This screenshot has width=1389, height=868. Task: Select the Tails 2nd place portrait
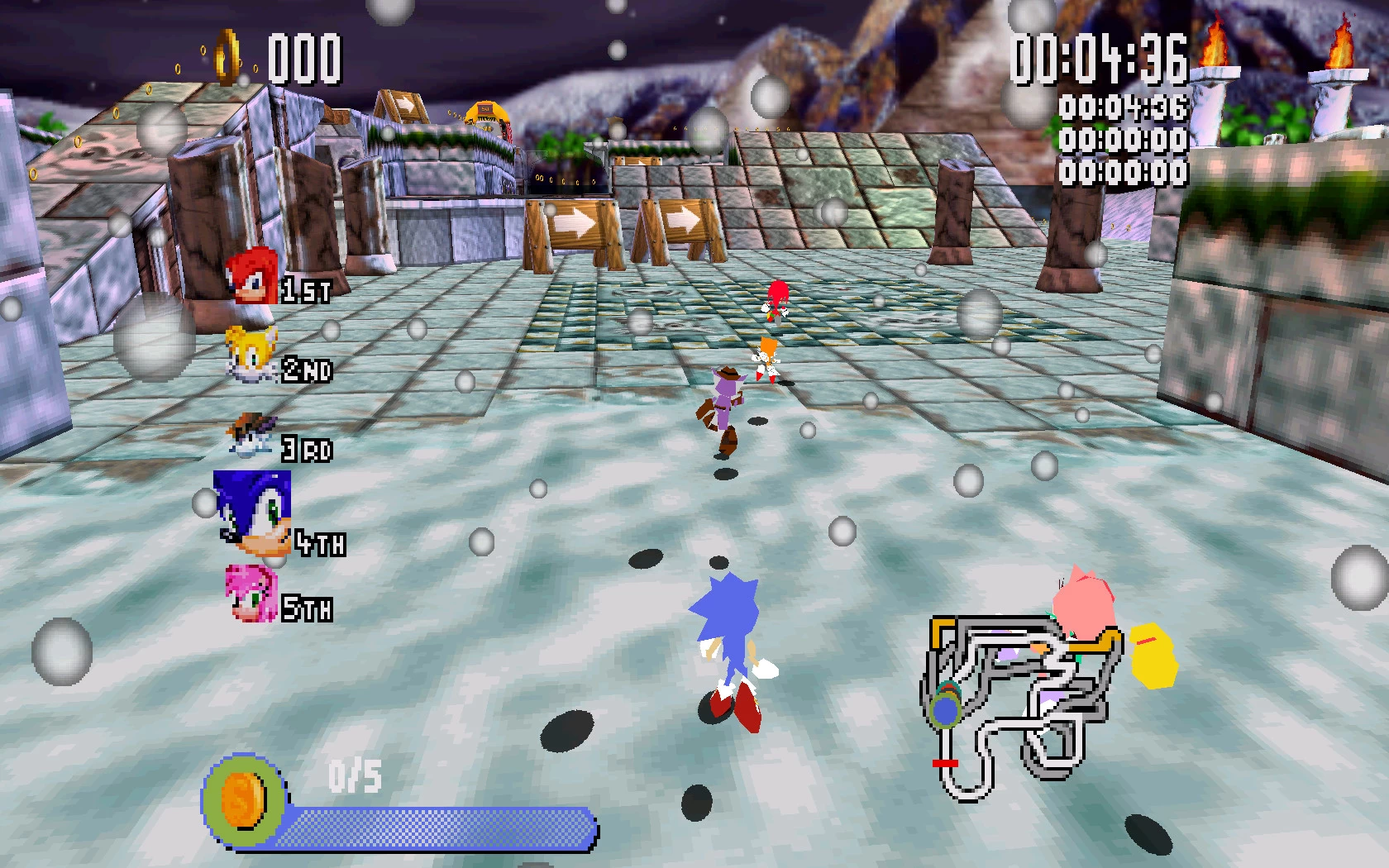[251, 355]
